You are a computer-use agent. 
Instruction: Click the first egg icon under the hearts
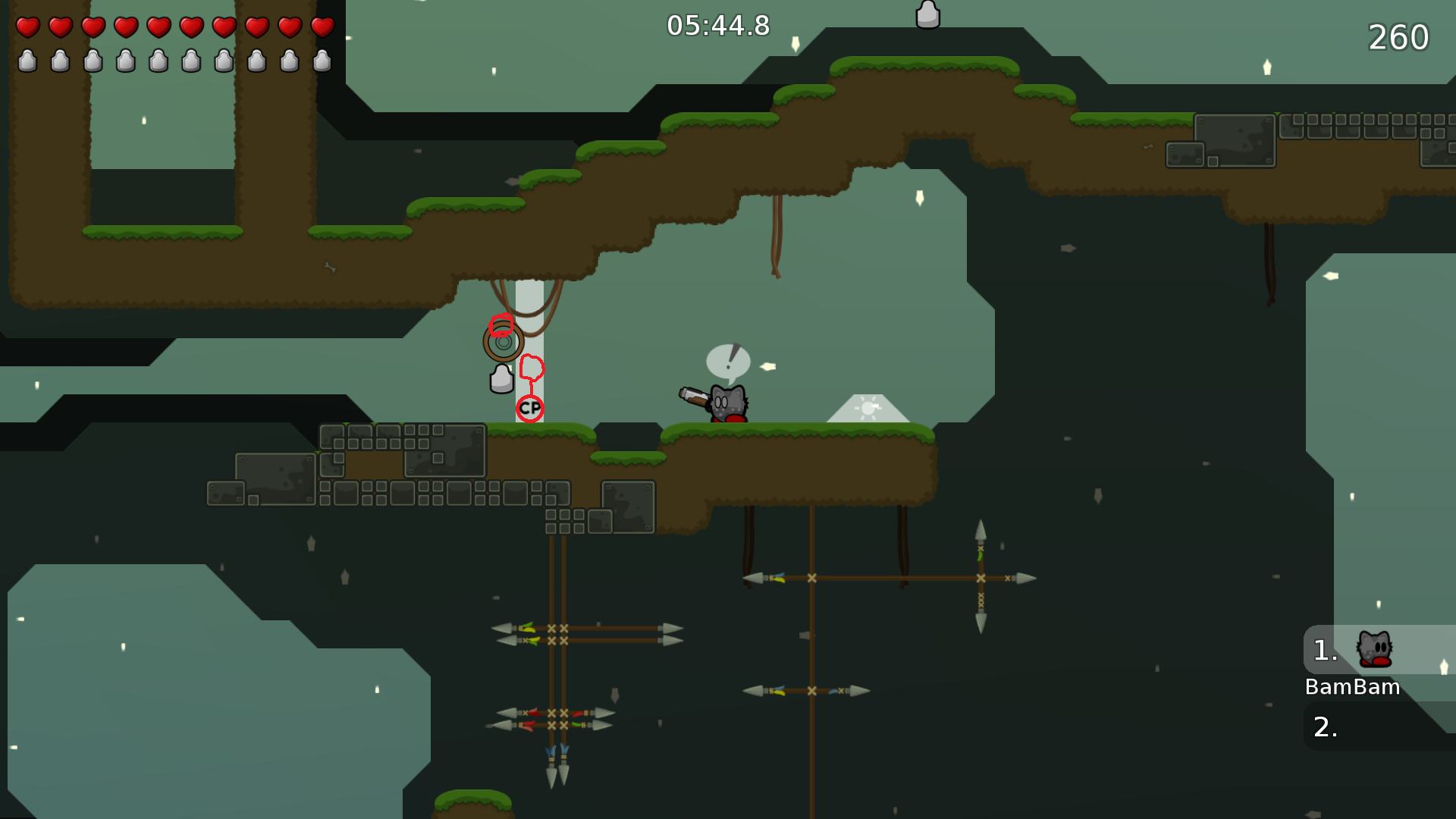click(27, 62)
